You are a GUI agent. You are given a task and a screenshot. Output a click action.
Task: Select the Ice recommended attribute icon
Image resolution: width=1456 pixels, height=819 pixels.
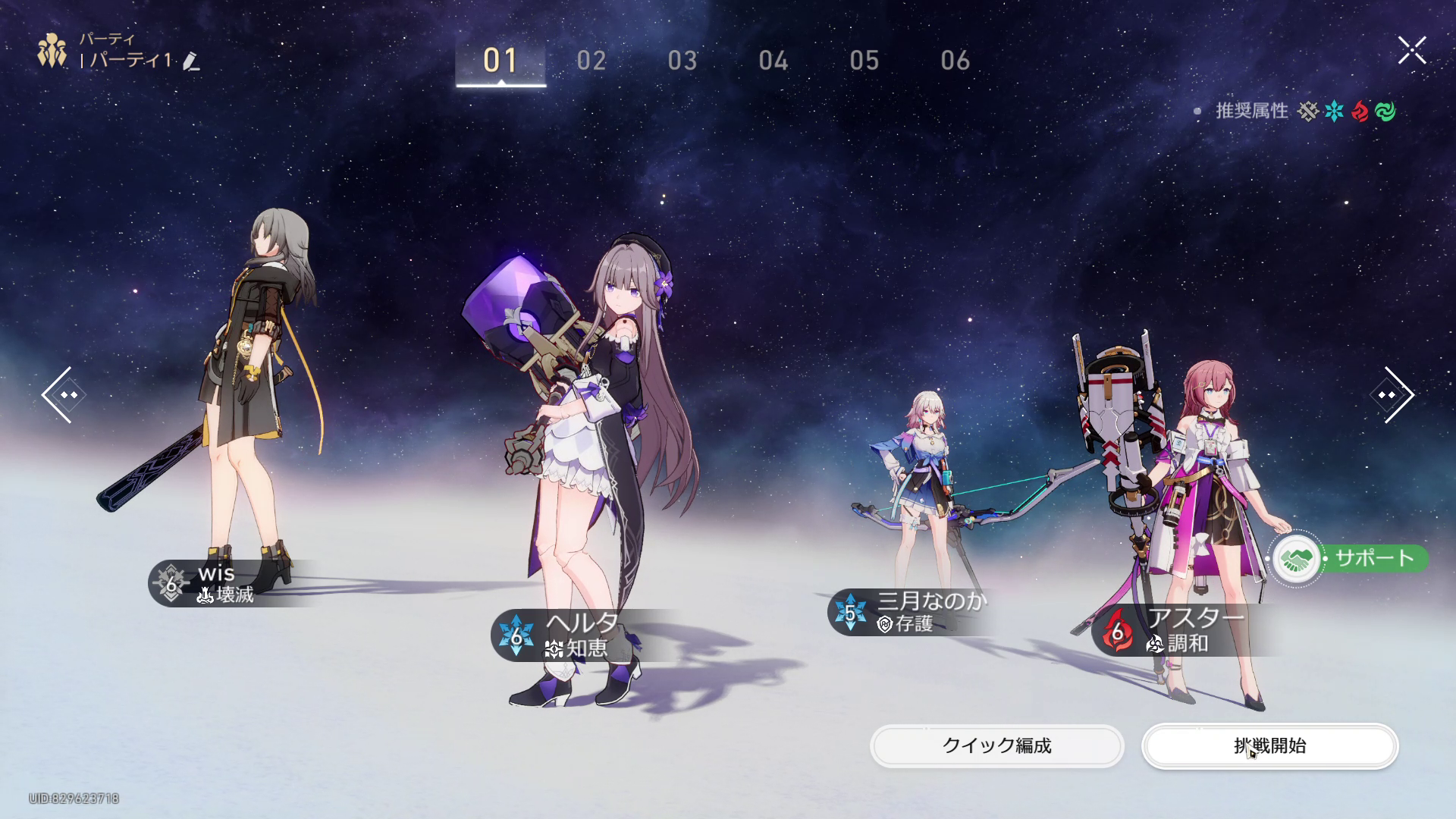point(1333,111)
